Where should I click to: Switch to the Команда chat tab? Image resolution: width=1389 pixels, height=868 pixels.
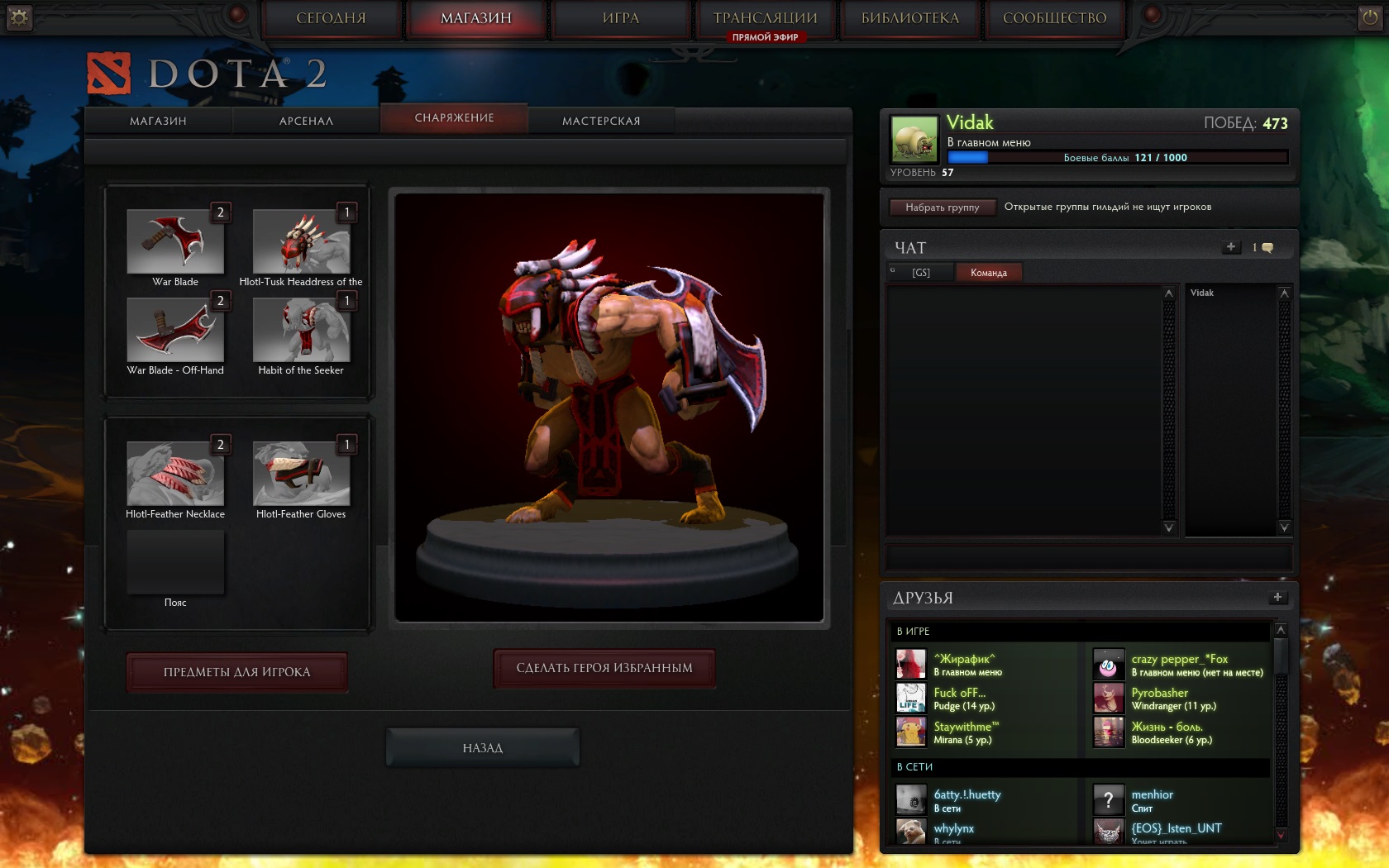tap(989, 273)
